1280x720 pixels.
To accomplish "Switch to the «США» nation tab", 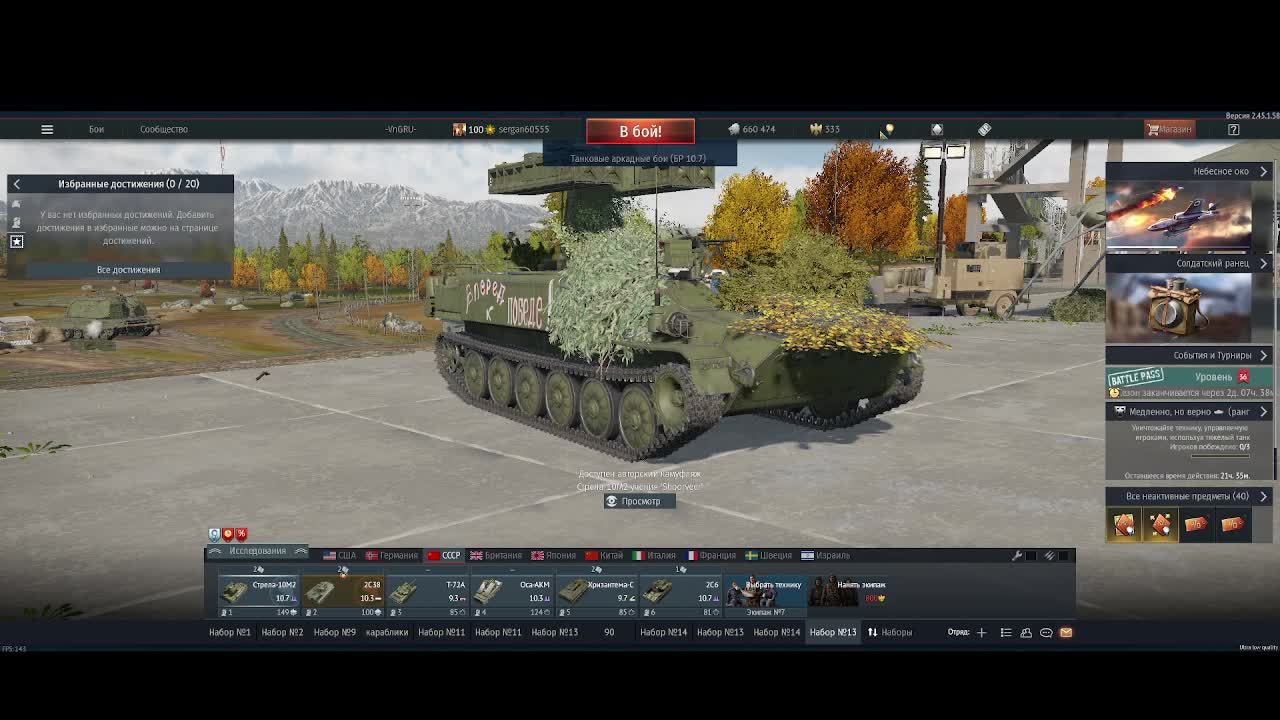I will (x=339, y=555).
